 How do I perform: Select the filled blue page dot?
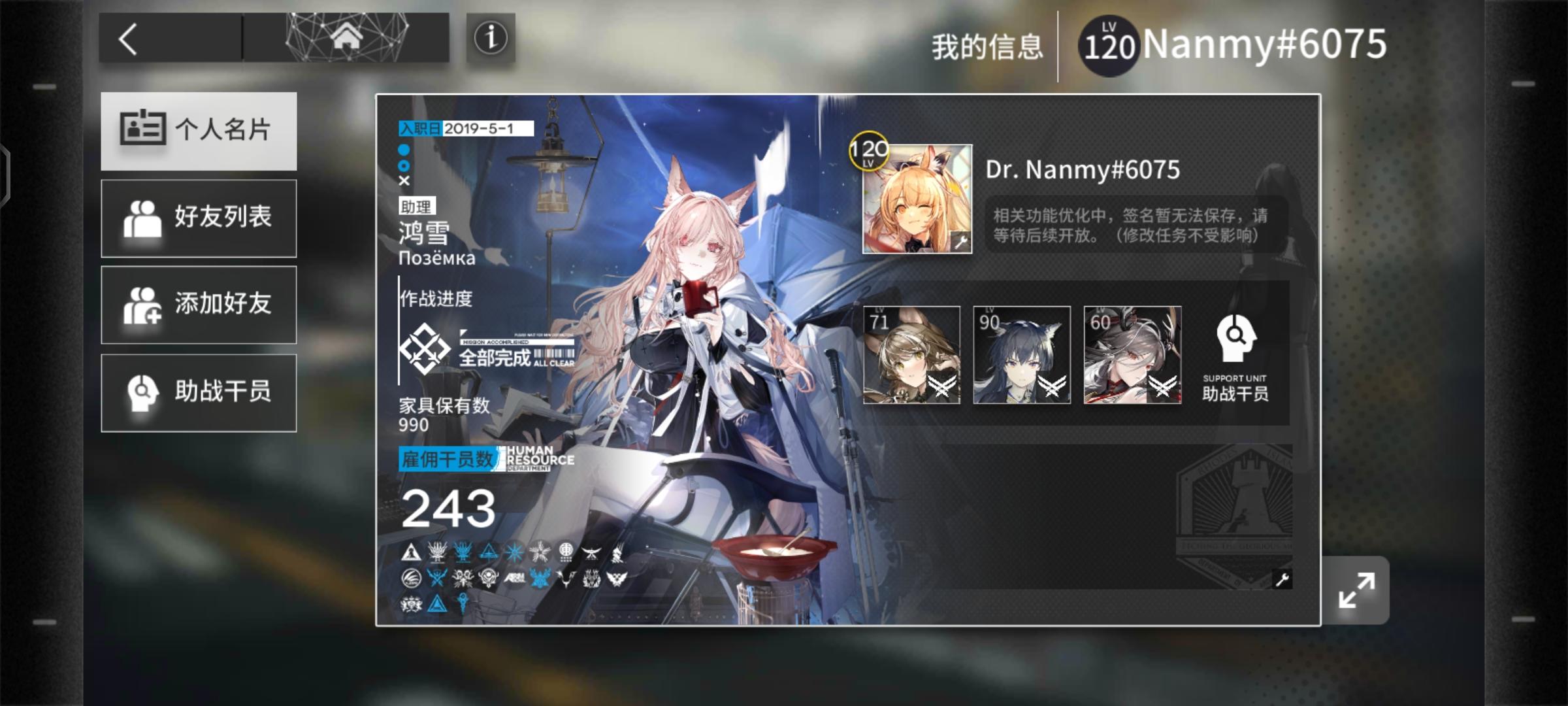click(x=403, y=151)
